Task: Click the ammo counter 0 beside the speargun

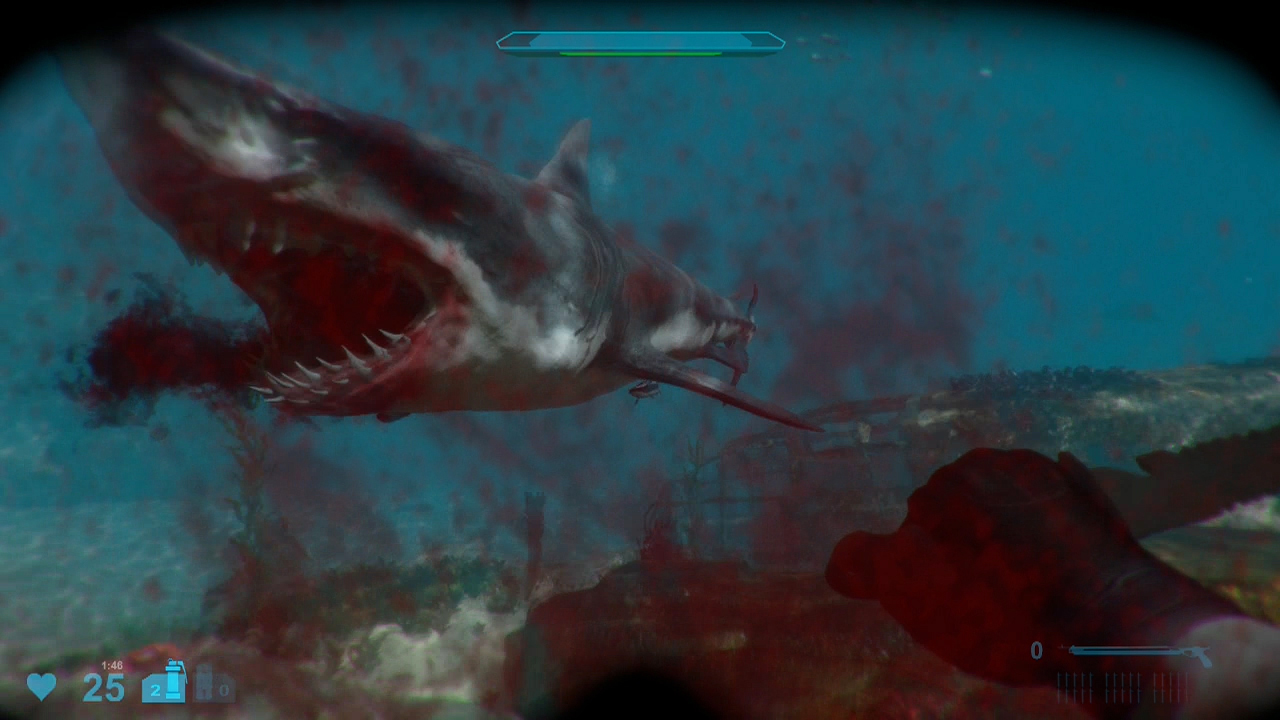Action: click(1037, 651)
